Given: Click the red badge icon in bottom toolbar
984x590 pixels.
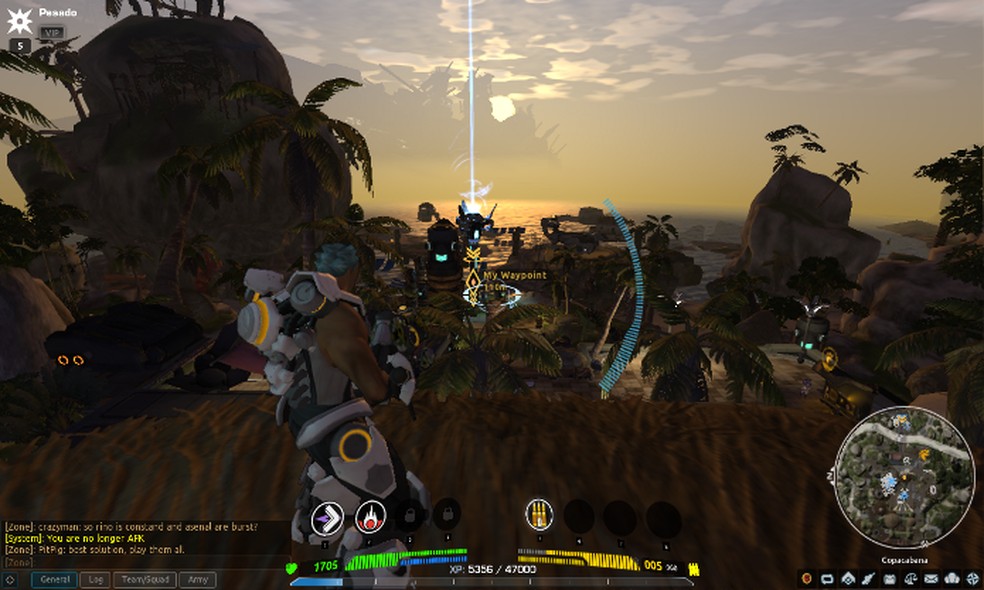Looking at the screenshot, I should (808, 579).
